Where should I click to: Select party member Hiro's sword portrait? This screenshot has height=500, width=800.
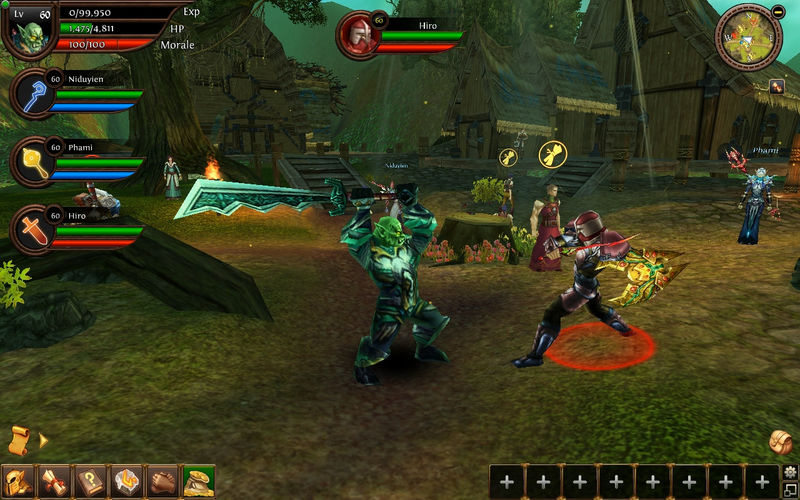tap(33, 229)
